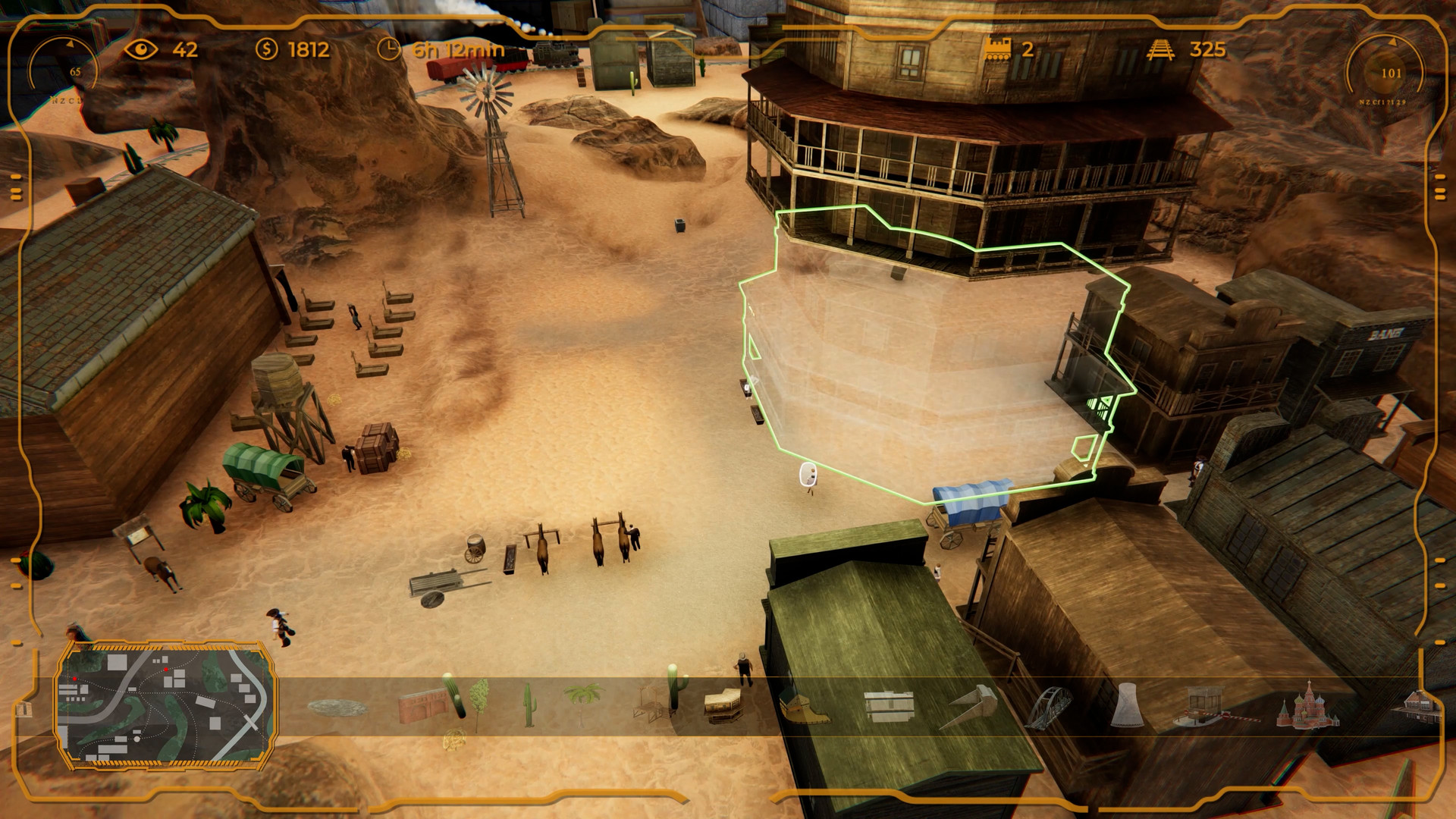Select the palm tree from the build palette
Screen dimensions: 1456x819
[582, 699]
